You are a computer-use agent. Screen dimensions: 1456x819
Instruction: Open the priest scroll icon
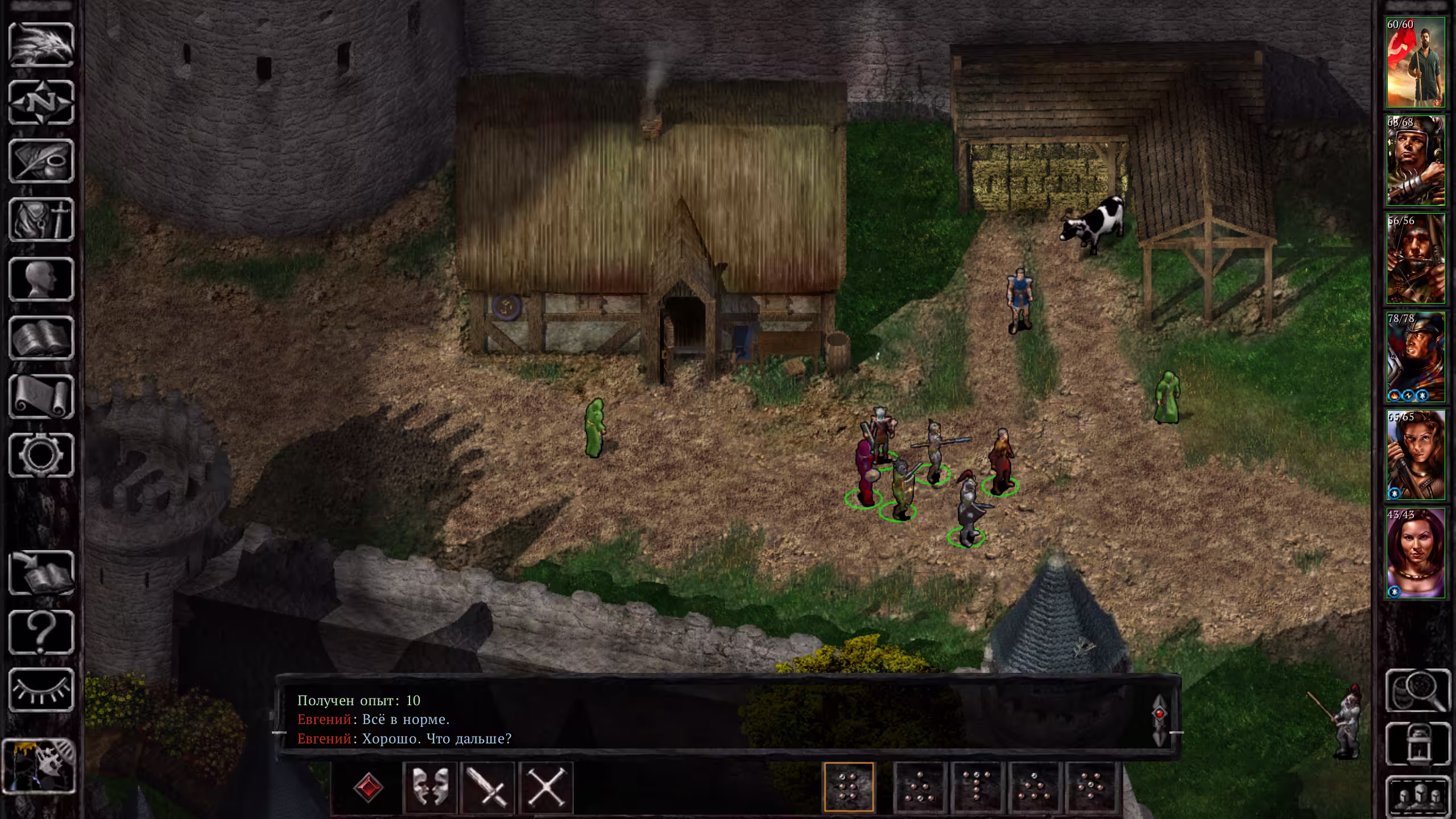[x=42, y=397]
